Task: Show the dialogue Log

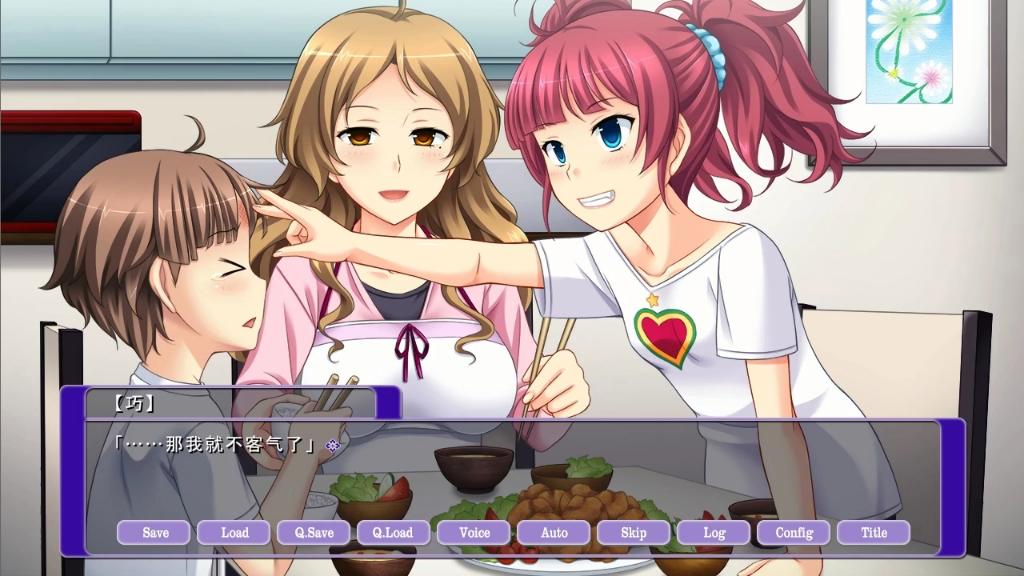Action: (714, 532)
